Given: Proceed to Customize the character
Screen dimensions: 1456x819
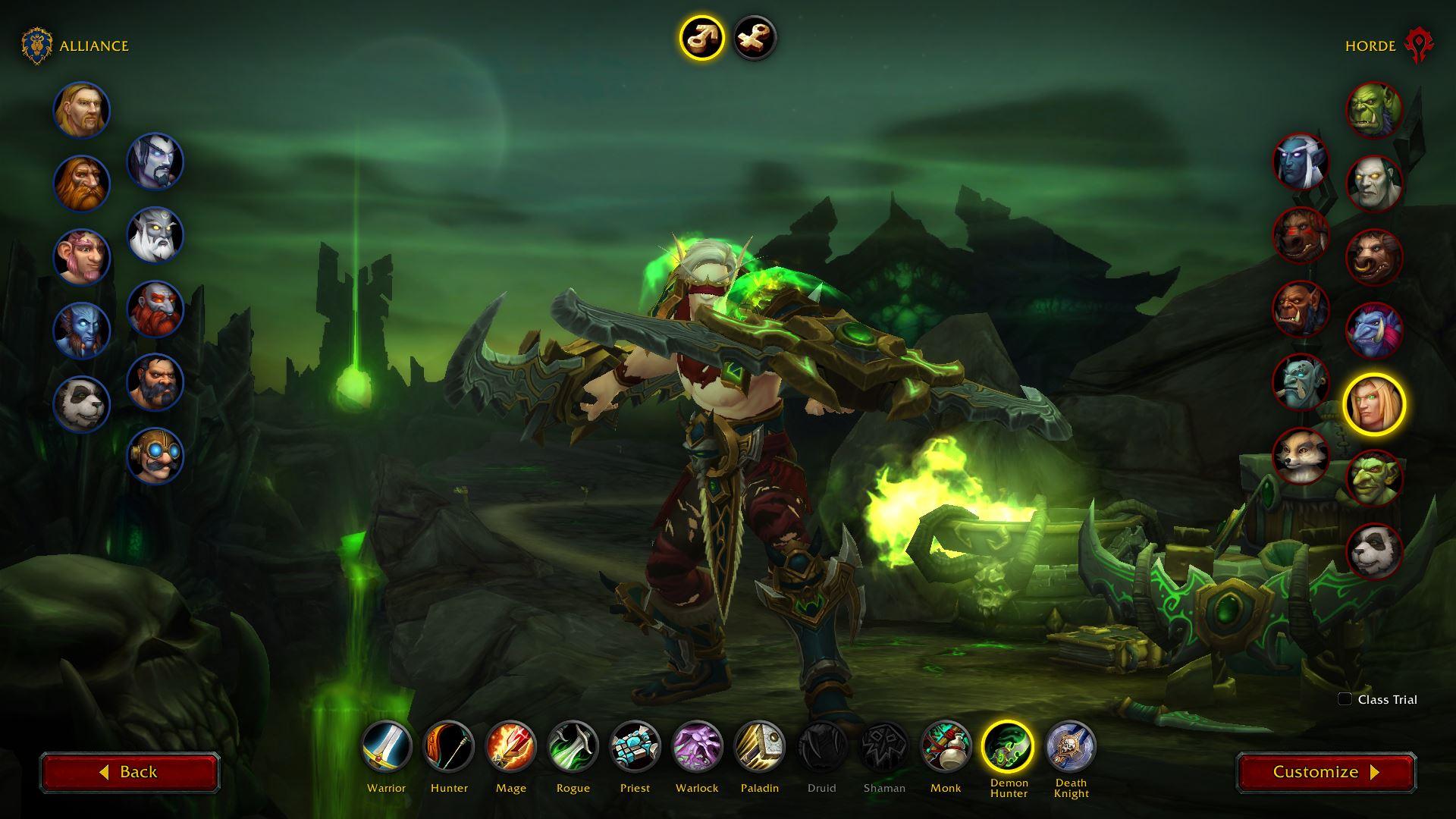Looking at the screenshot, I should [1326, 772].
